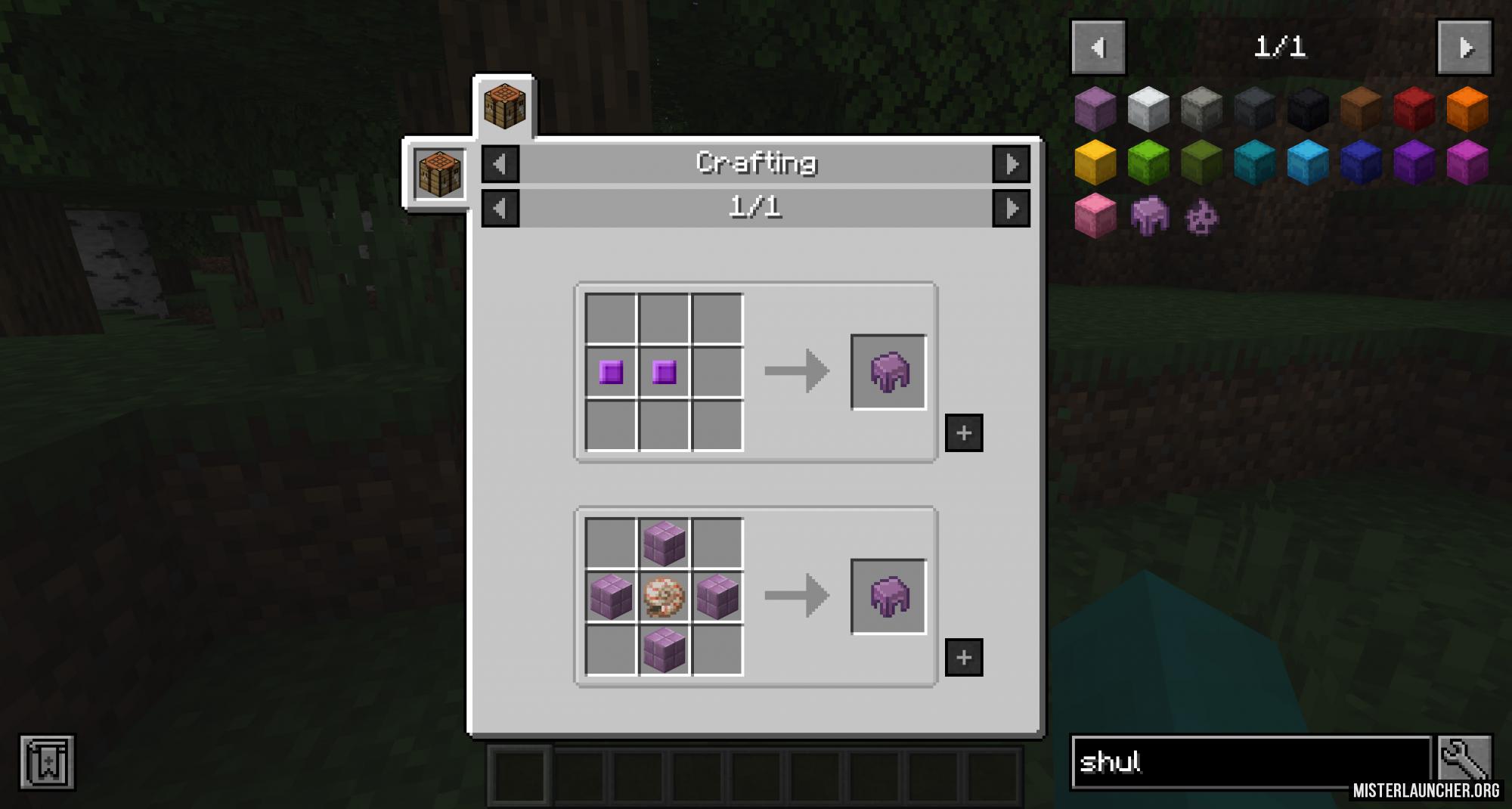Open the JEI config wrench button
The height and width of the screenshot is (809, 1512).
(x=1464, y=760)
